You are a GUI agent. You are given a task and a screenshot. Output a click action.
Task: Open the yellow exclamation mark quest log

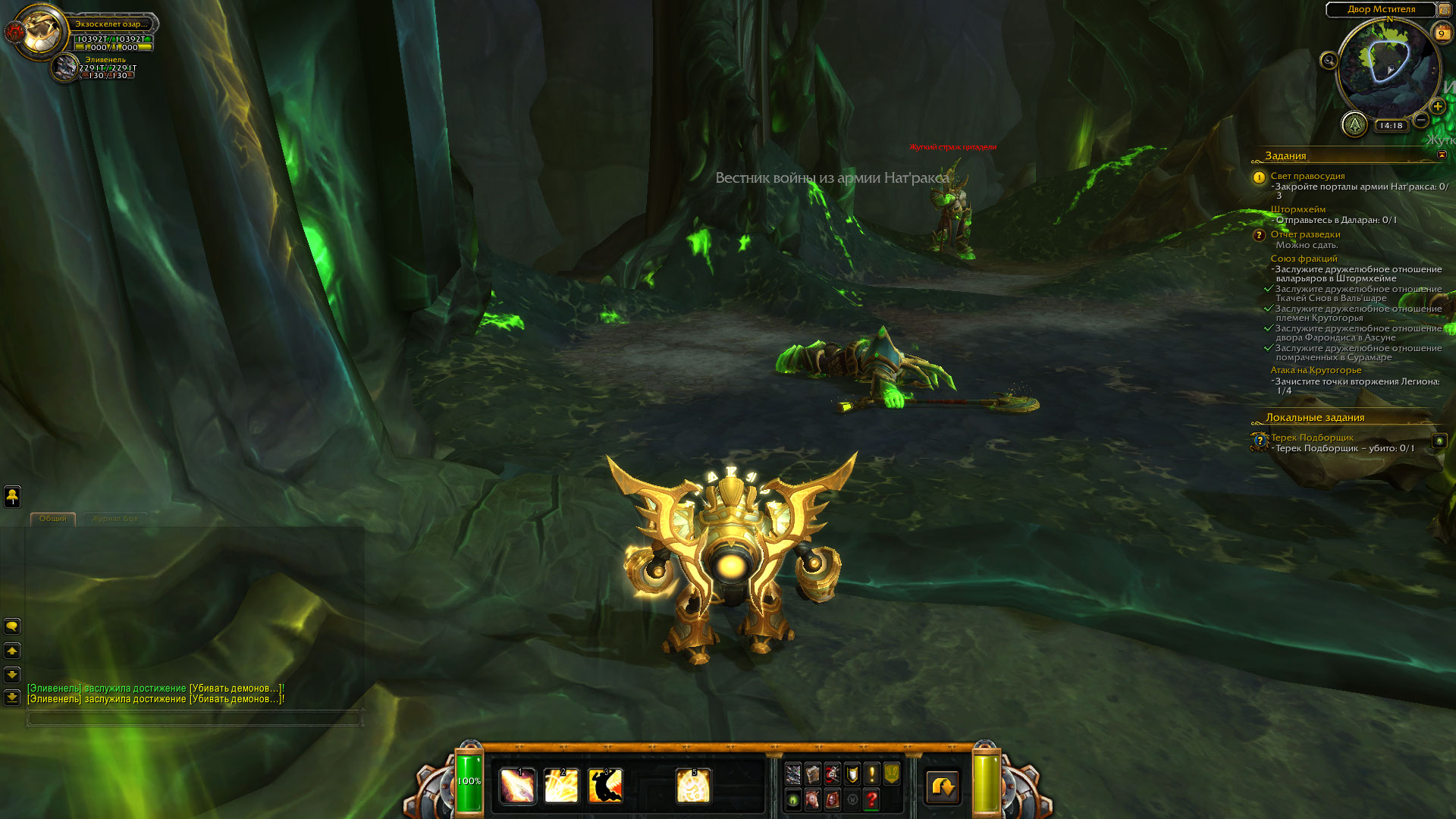tap(872, 773)
